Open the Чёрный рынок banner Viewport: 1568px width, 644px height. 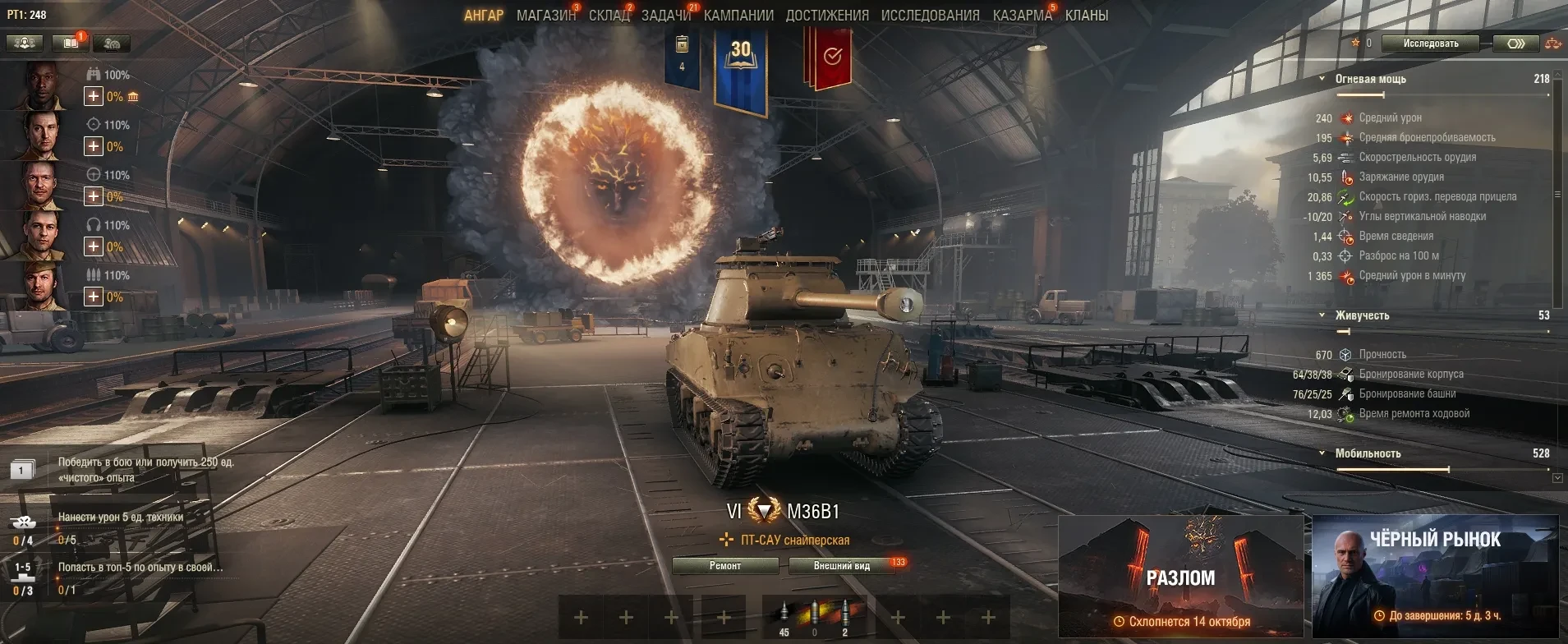coord(1435,577)
